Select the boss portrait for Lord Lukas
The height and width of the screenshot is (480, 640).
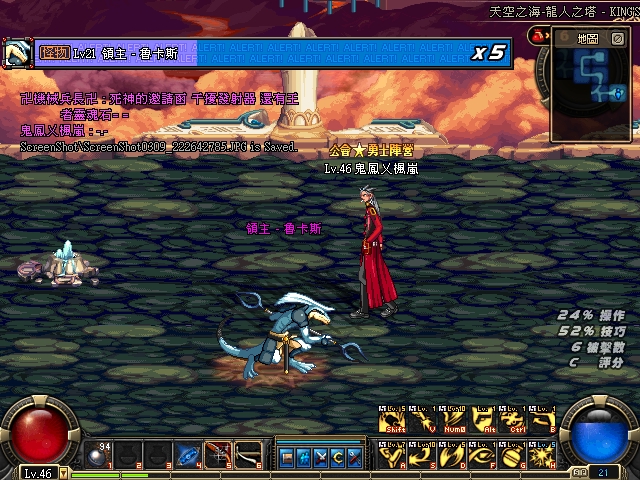17,53
